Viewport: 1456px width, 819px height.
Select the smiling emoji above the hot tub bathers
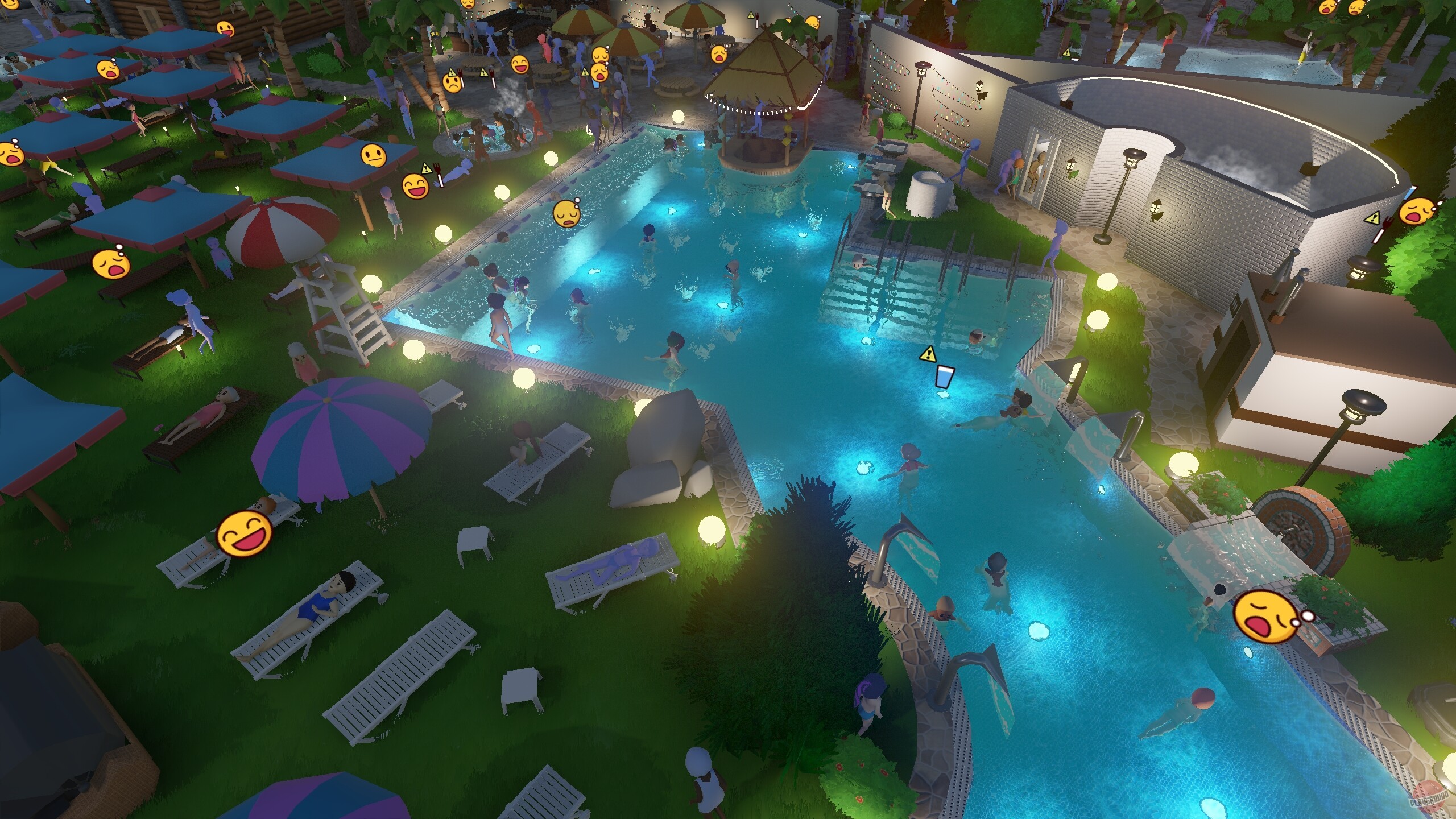(x=519, y=64)
